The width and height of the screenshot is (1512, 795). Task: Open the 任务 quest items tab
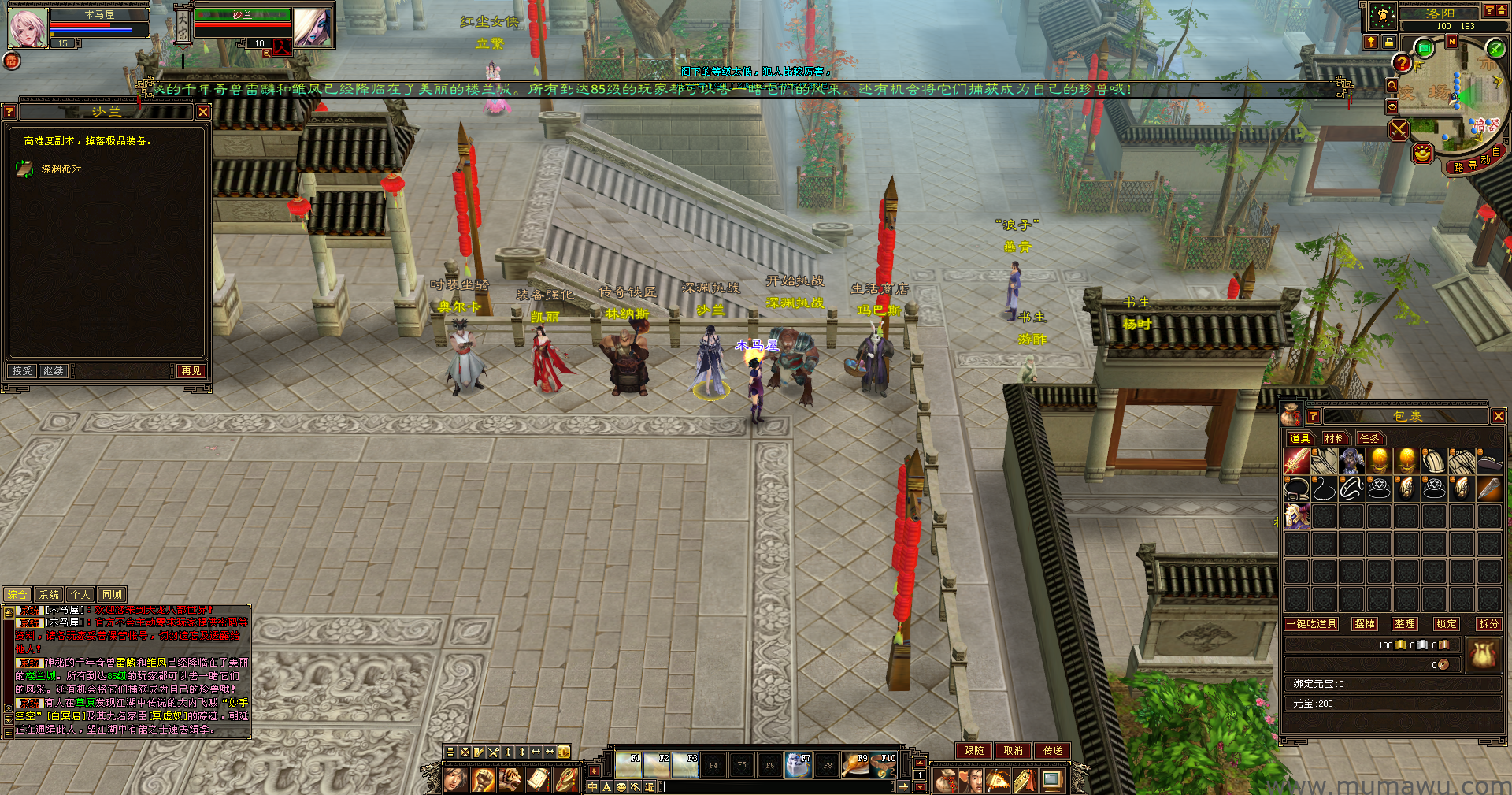(x=1369, y=438)
